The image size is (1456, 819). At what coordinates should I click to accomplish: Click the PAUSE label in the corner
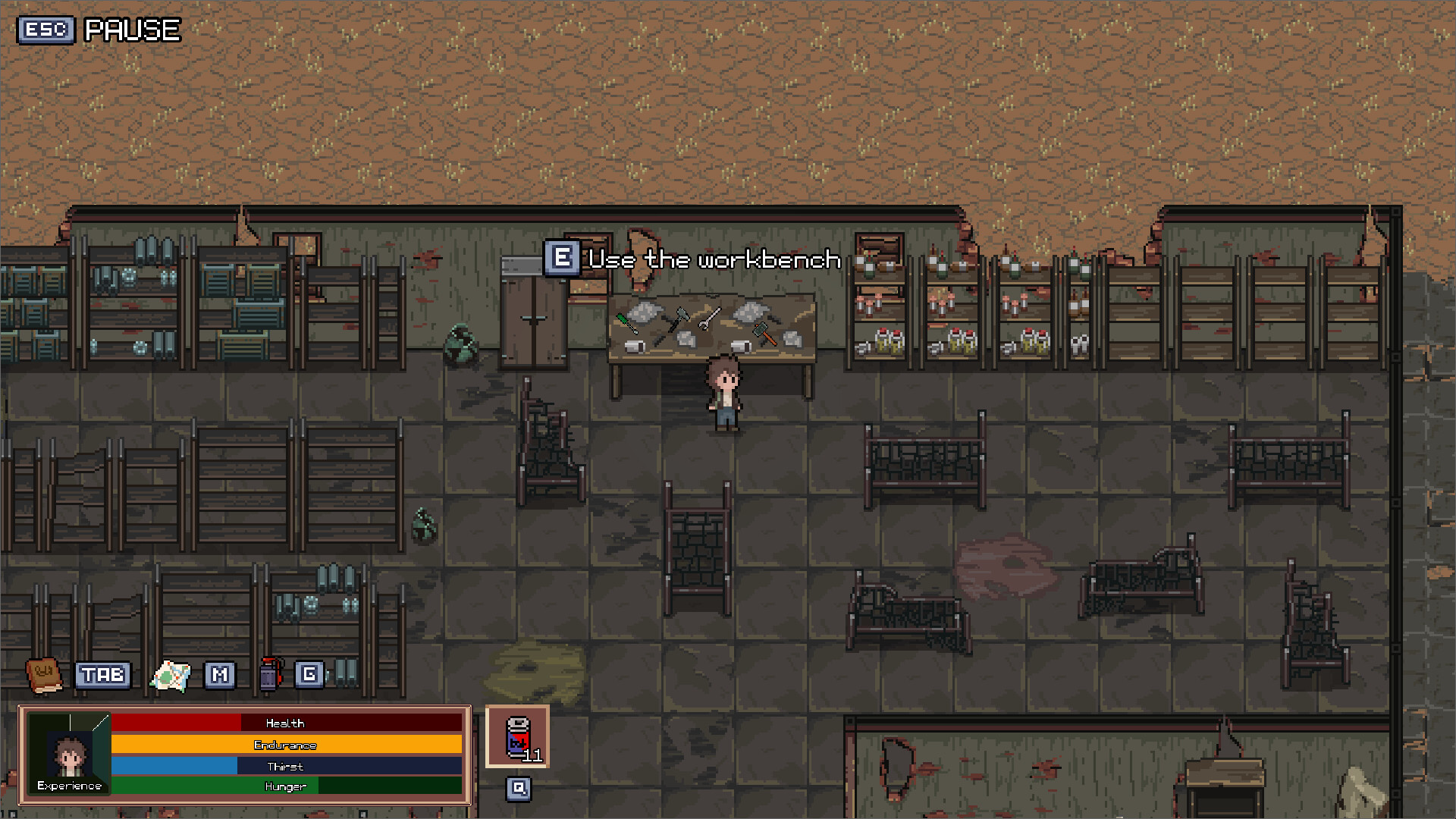pos(131,31)
